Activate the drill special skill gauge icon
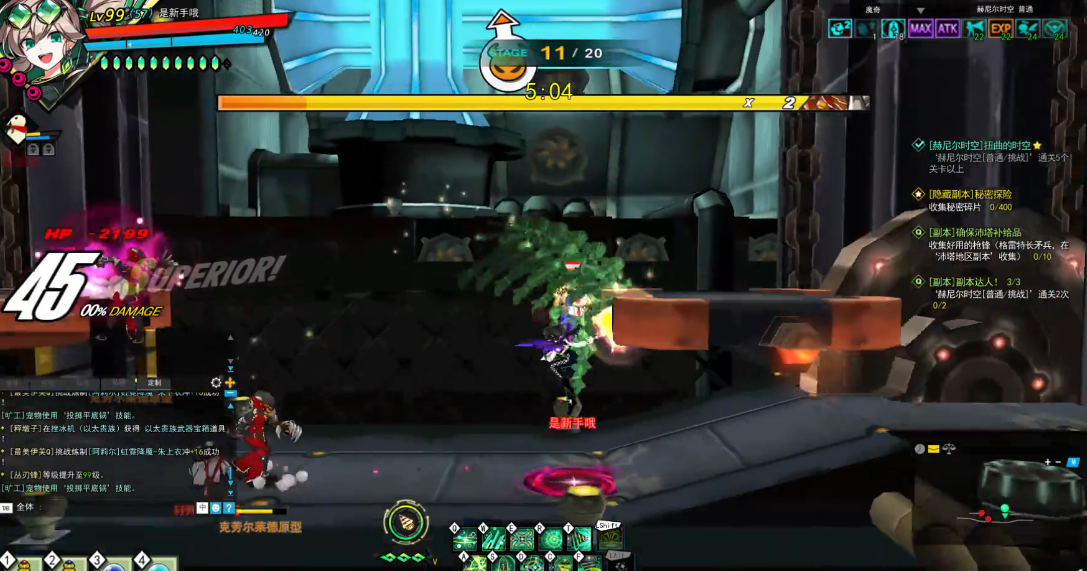The width and height of the screenshot is (1087, 571). pos(405,523)
